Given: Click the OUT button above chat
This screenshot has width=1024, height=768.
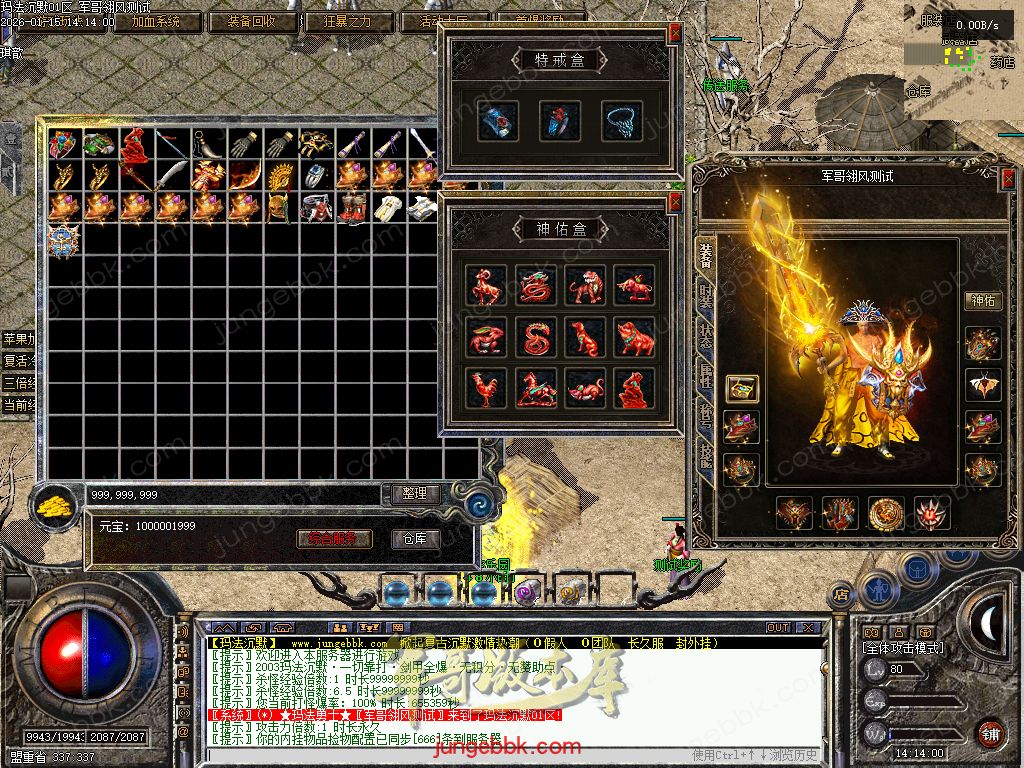Looking at the screenshot, I should pyautogui.click(x=778, y=628).
